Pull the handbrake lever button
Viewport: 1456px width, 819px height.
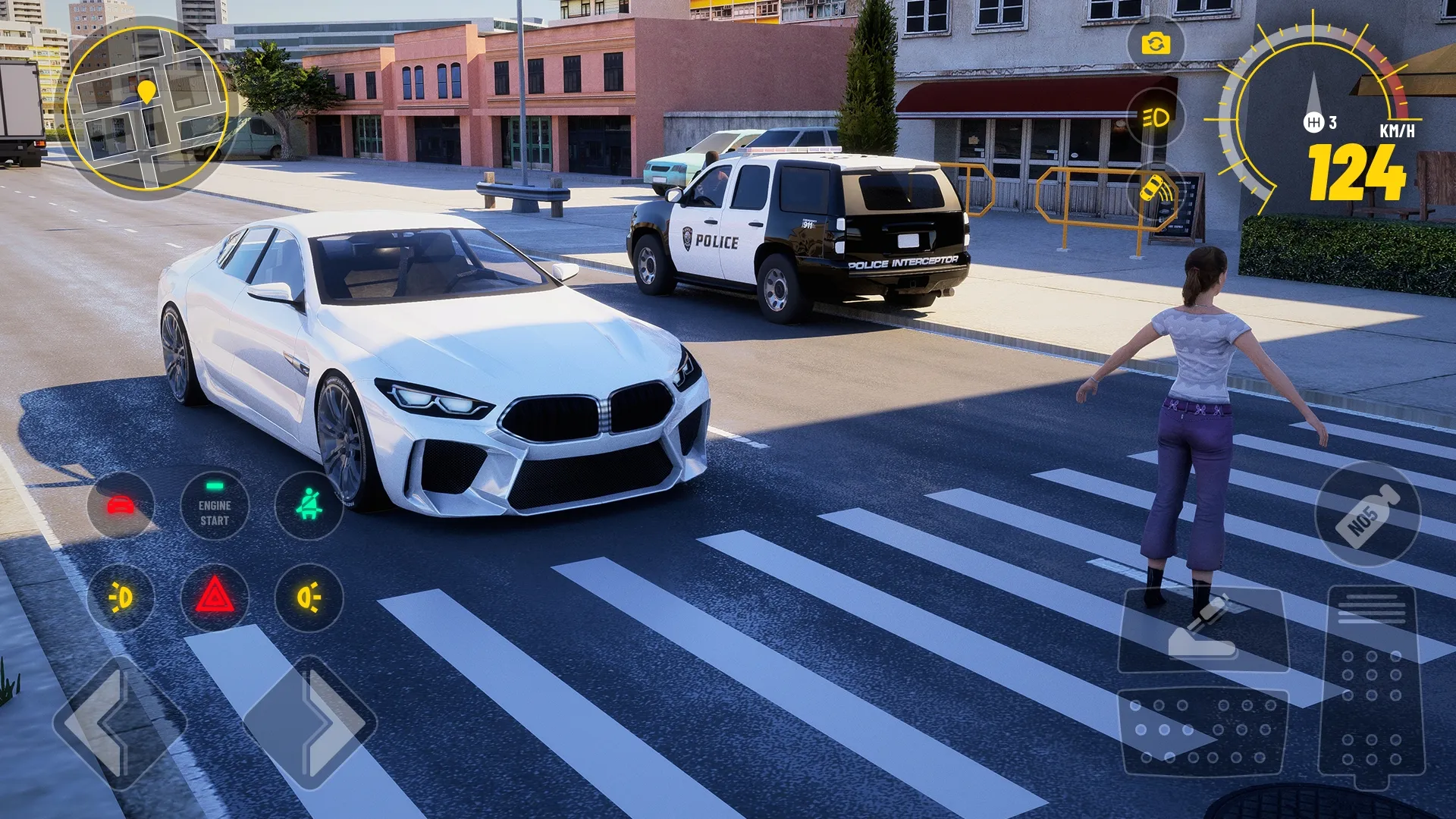tap(1203, 629)
